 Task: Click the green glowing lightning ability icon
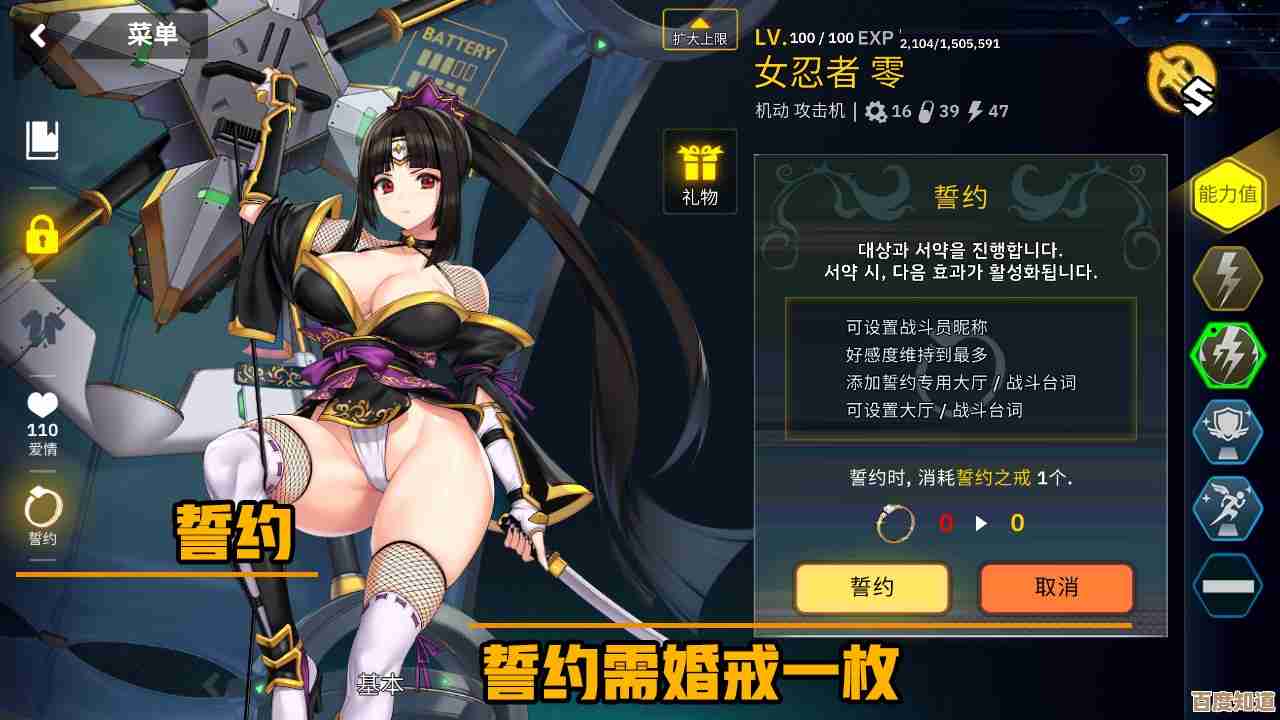pos(1227,352)
